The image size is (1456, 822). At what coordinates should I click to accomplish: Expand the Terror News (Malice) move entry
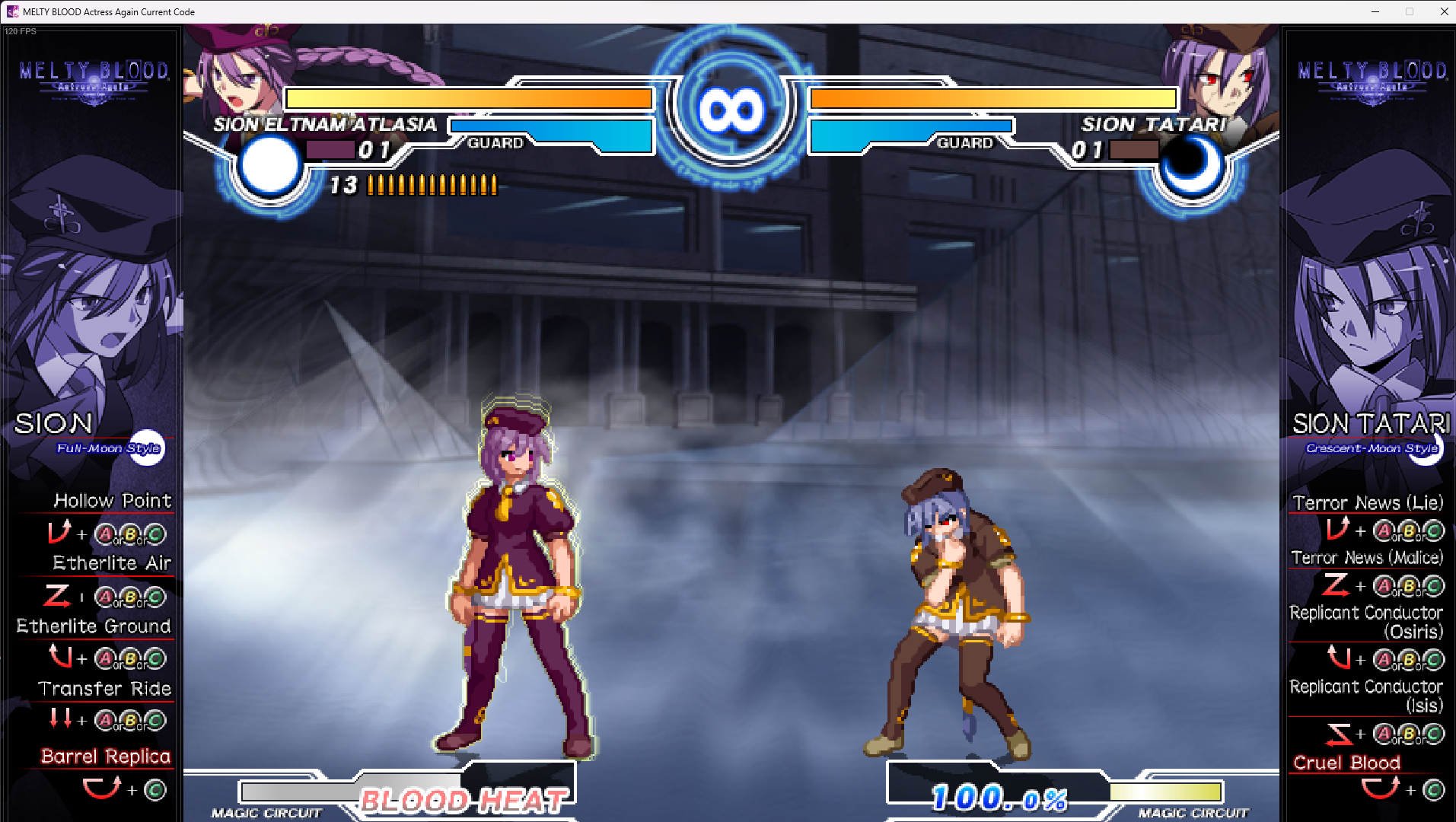(1366, 558)
